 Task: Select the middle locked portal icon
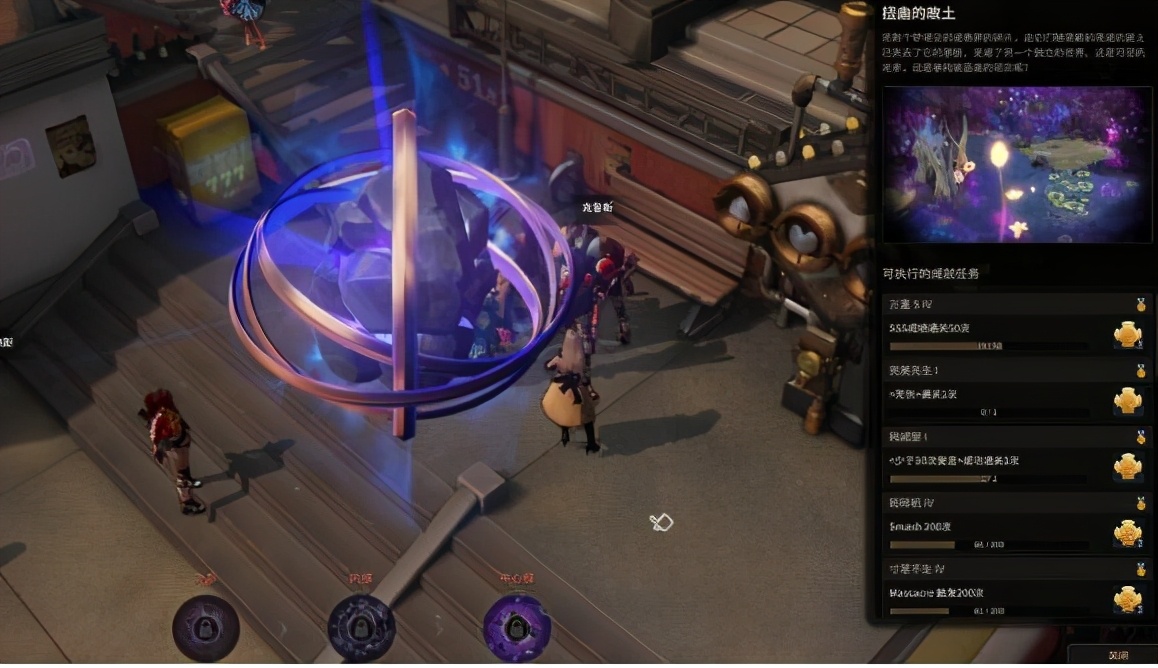pos(360,628)
